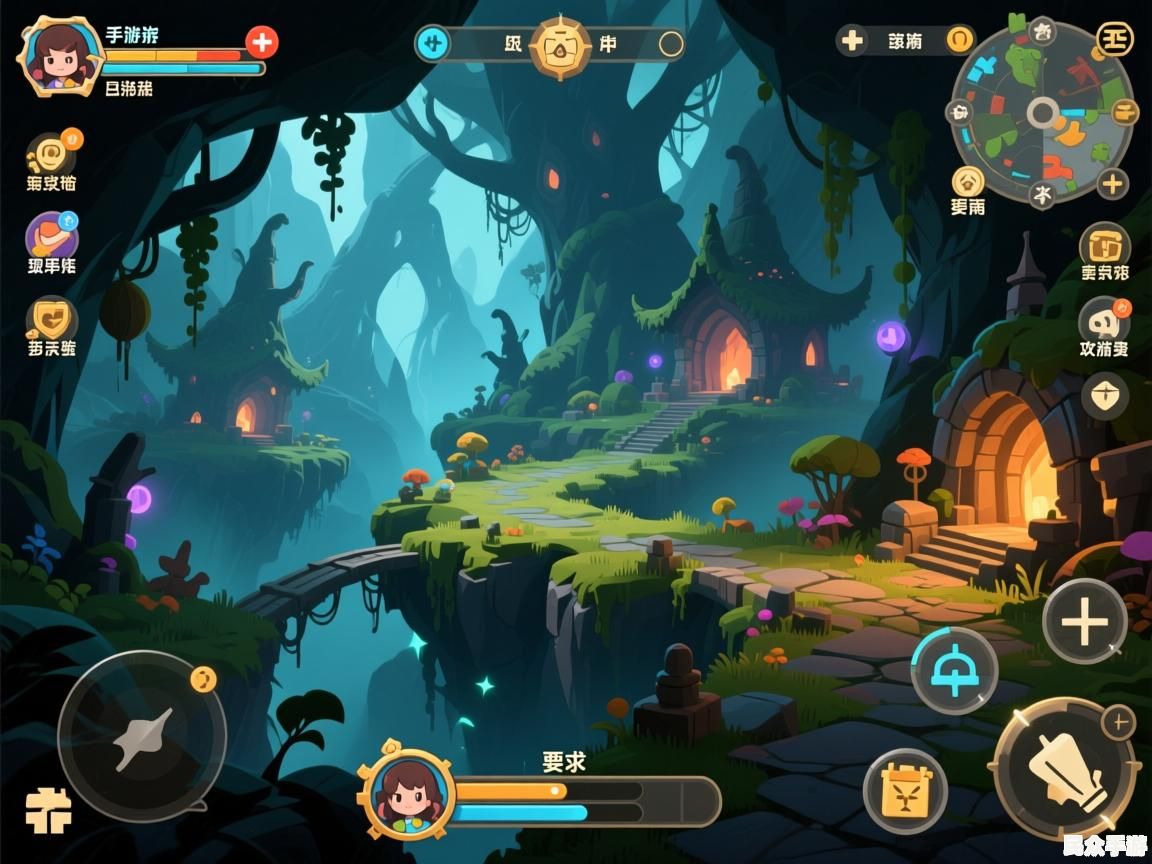Select the gold coin icon on the left
Screen dimensions: 1152x864
[51, 156]
